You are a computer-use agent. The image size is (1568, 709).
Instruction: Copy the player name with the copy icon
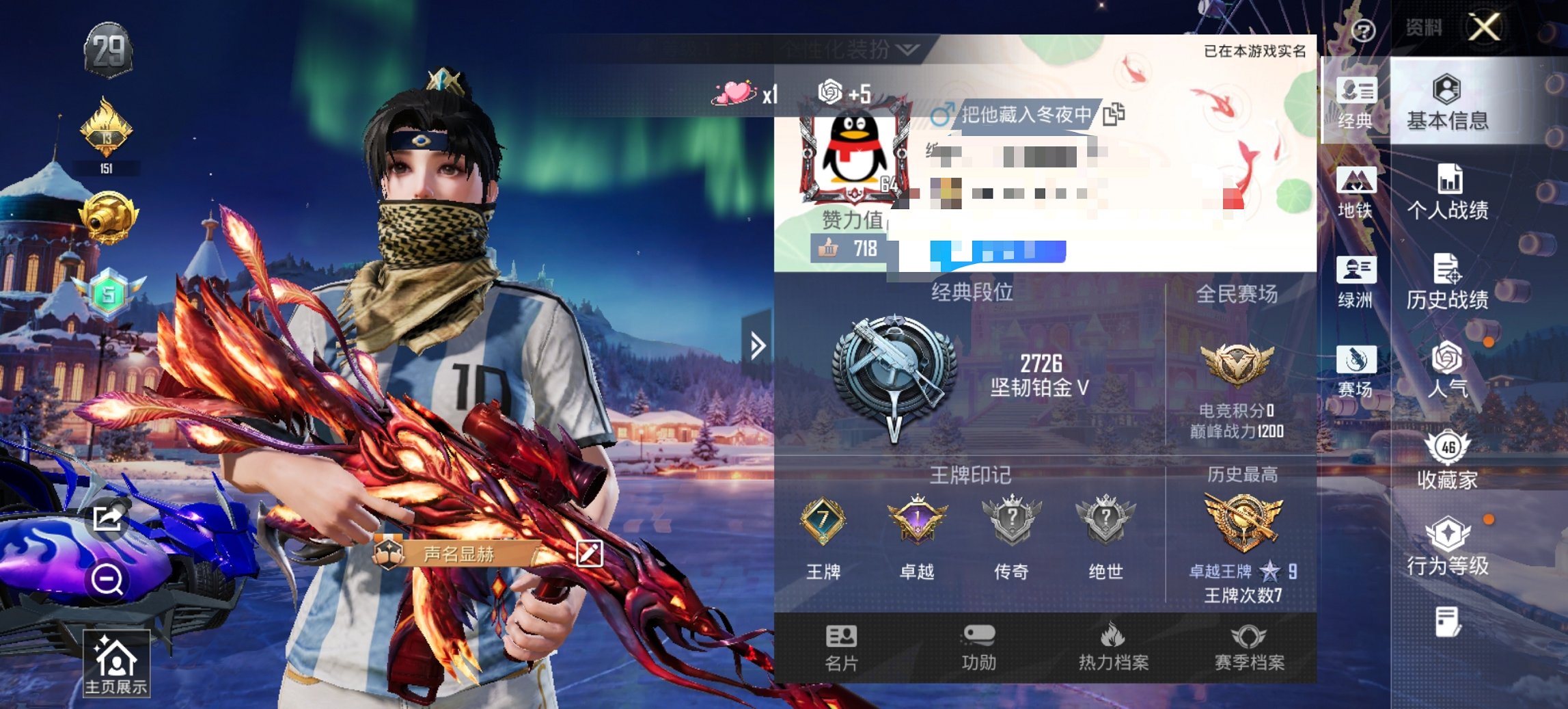1116,115
